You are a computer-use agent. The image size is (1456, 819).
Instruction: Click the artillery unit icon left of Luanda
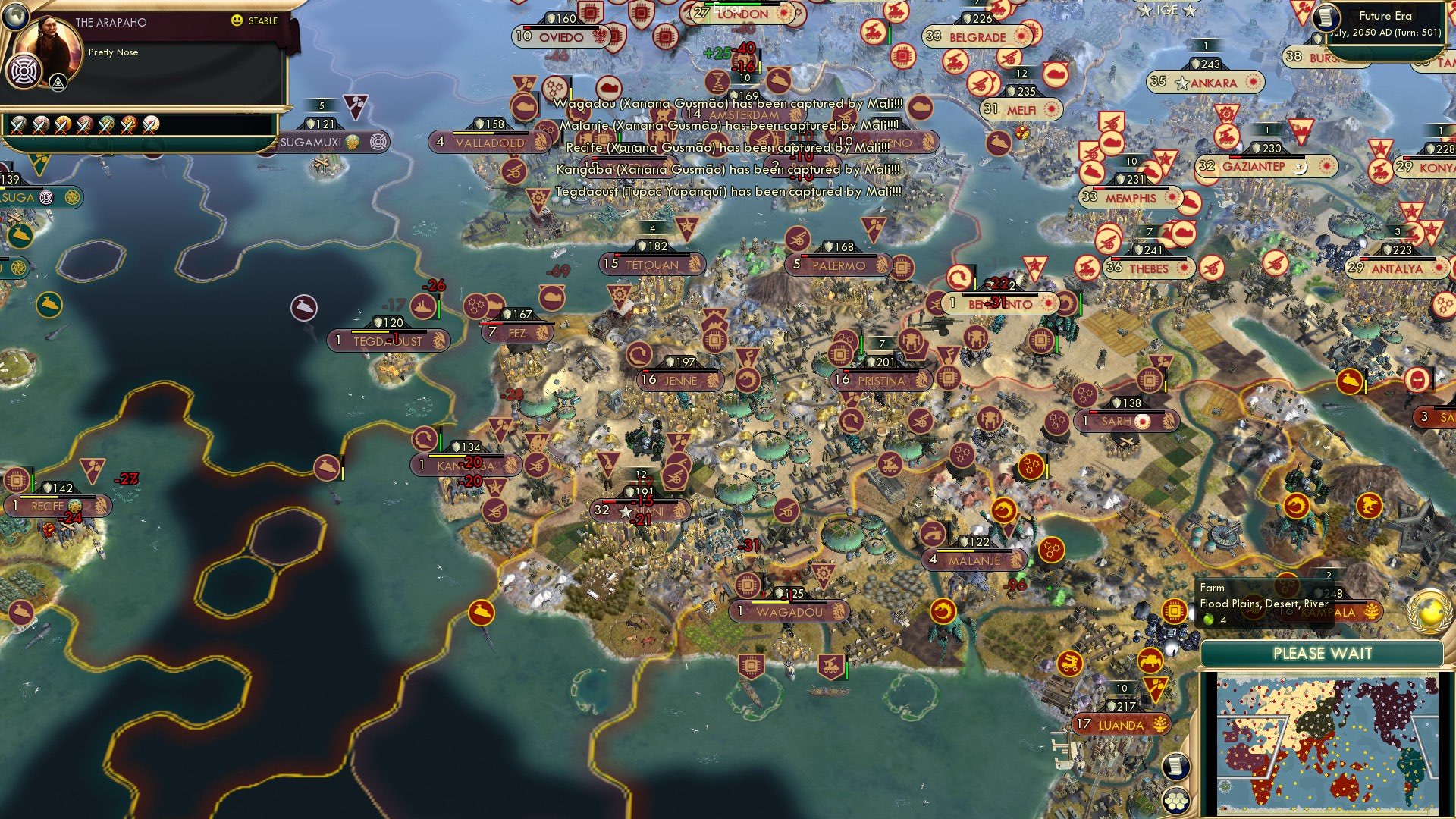point(1069,663)
